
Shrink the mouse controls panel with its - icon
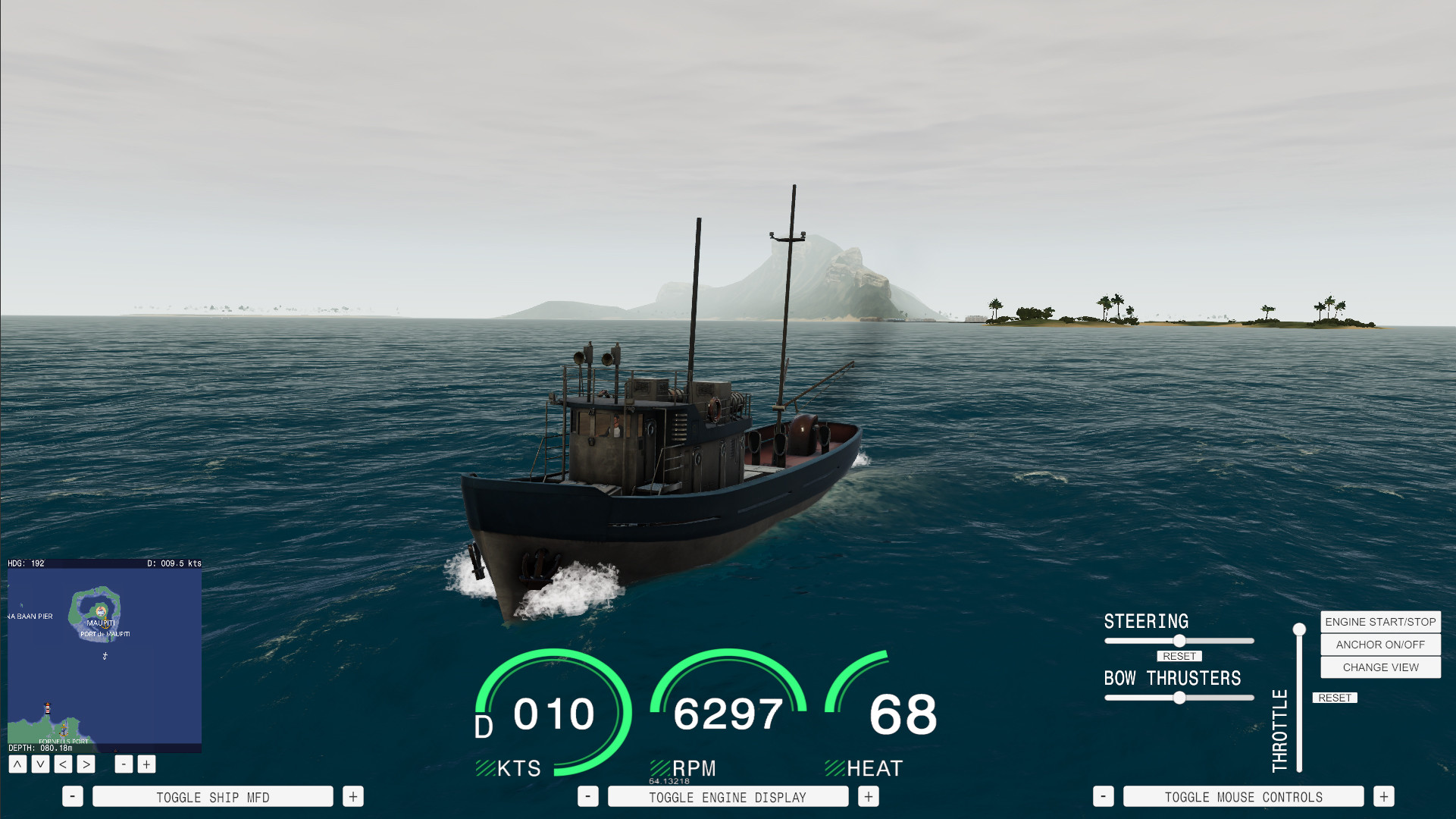point(1104,796)
